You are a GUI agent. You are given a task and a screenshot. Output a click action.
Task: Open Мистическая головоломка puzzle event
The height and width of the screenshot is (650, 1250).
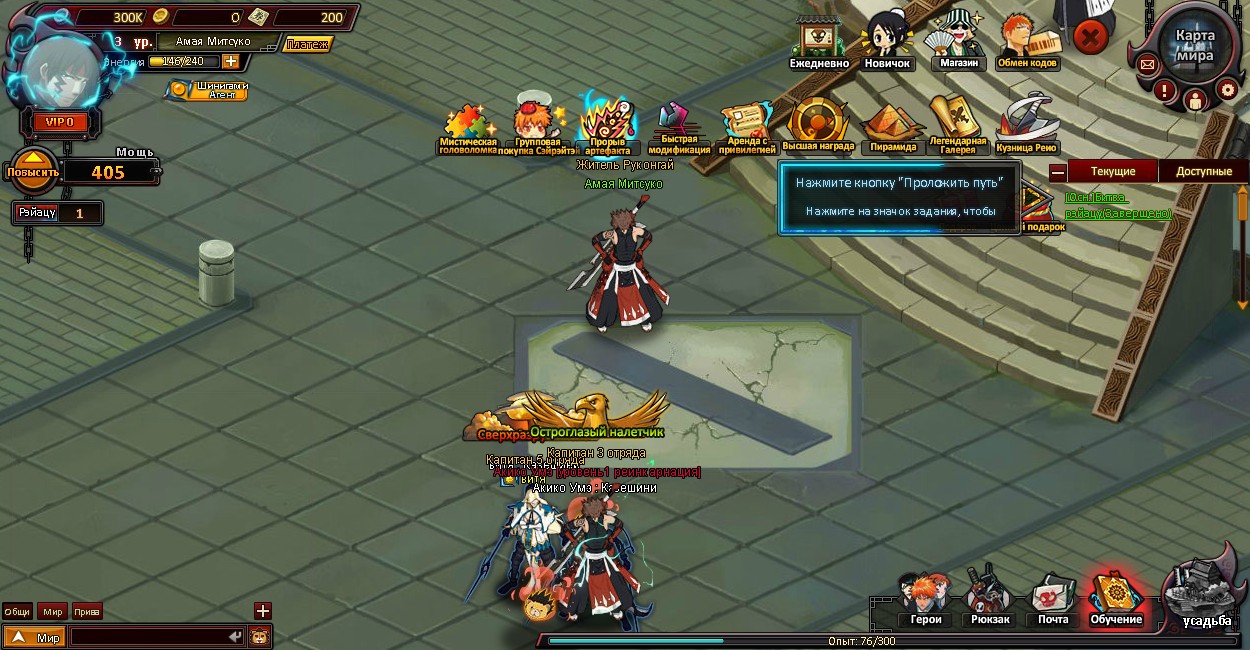468,130
